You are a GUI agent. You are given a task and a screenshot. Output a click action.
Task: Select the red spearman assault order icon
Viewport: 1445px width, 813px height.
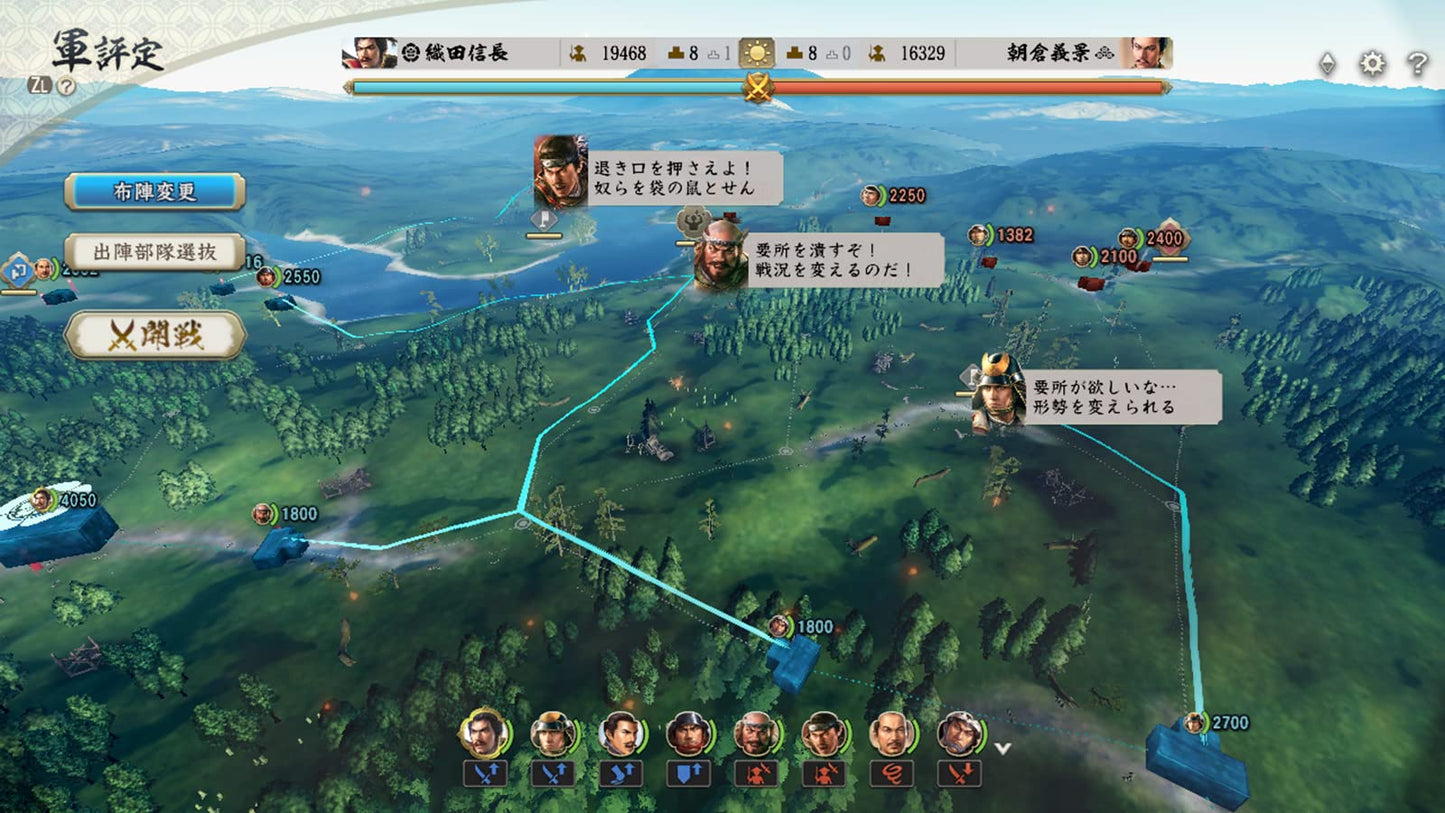click(757, 772)
